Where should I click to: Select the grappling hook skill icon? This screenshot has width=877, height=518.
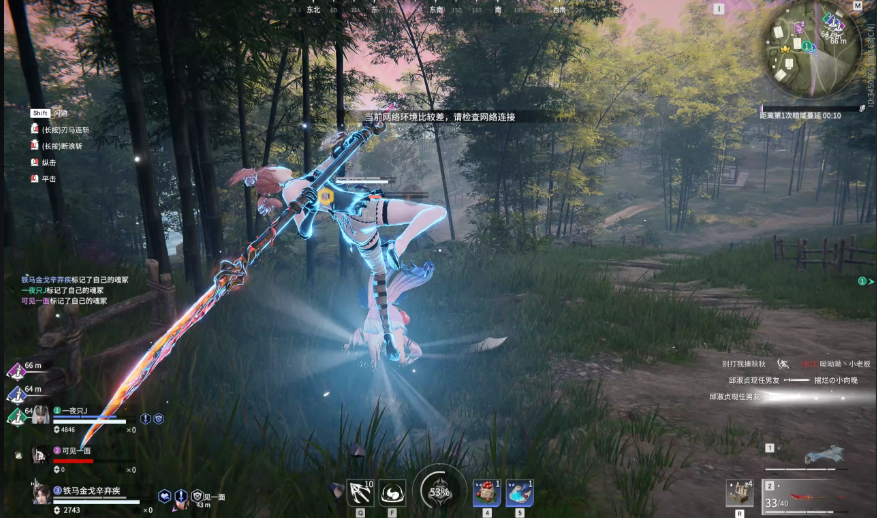point(360,492)
